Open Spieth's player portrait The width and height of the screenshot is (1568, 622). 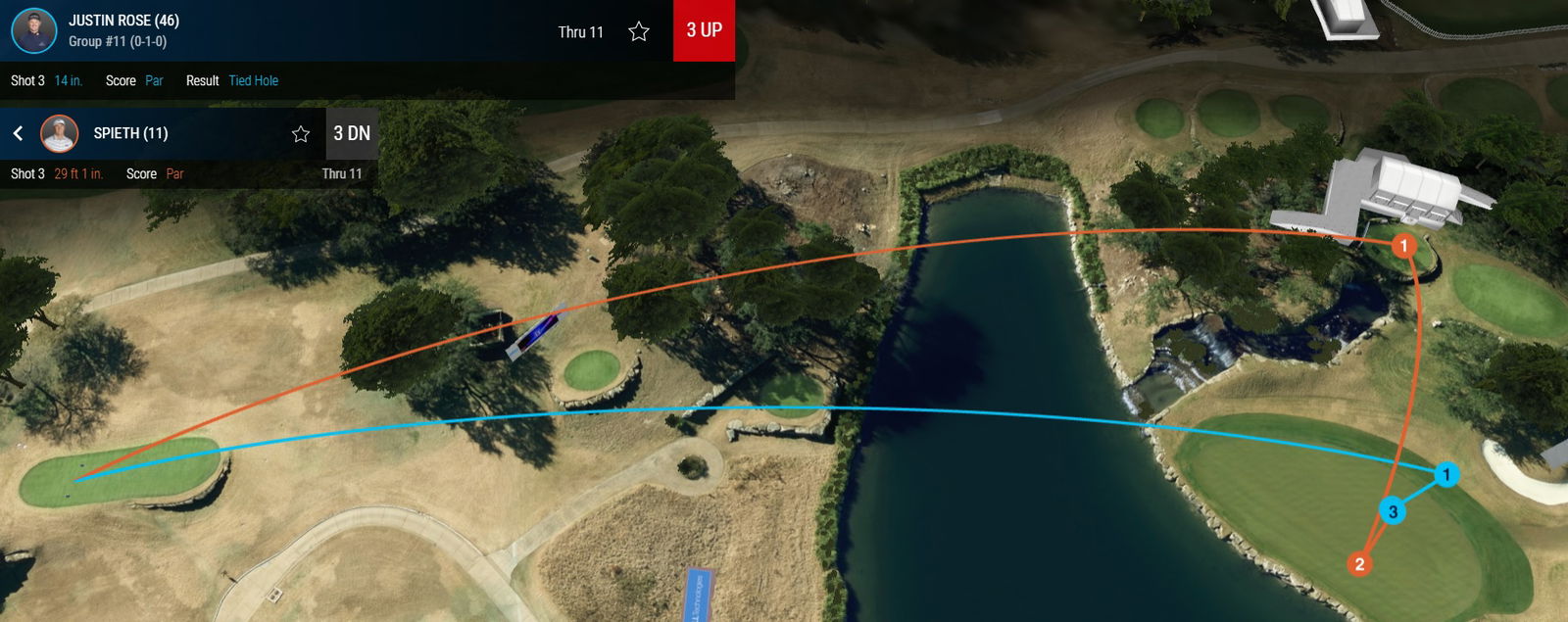click(59, 133)
